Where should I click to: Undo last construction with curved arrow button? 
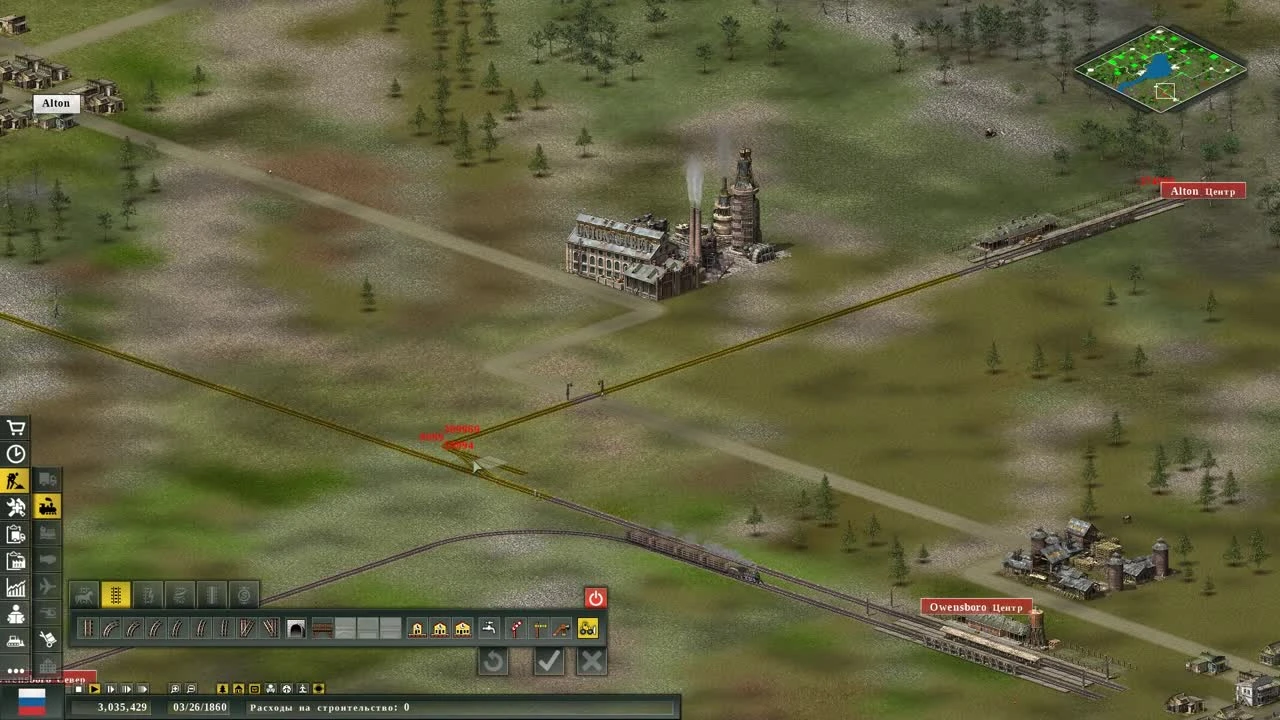pos(495,660)
